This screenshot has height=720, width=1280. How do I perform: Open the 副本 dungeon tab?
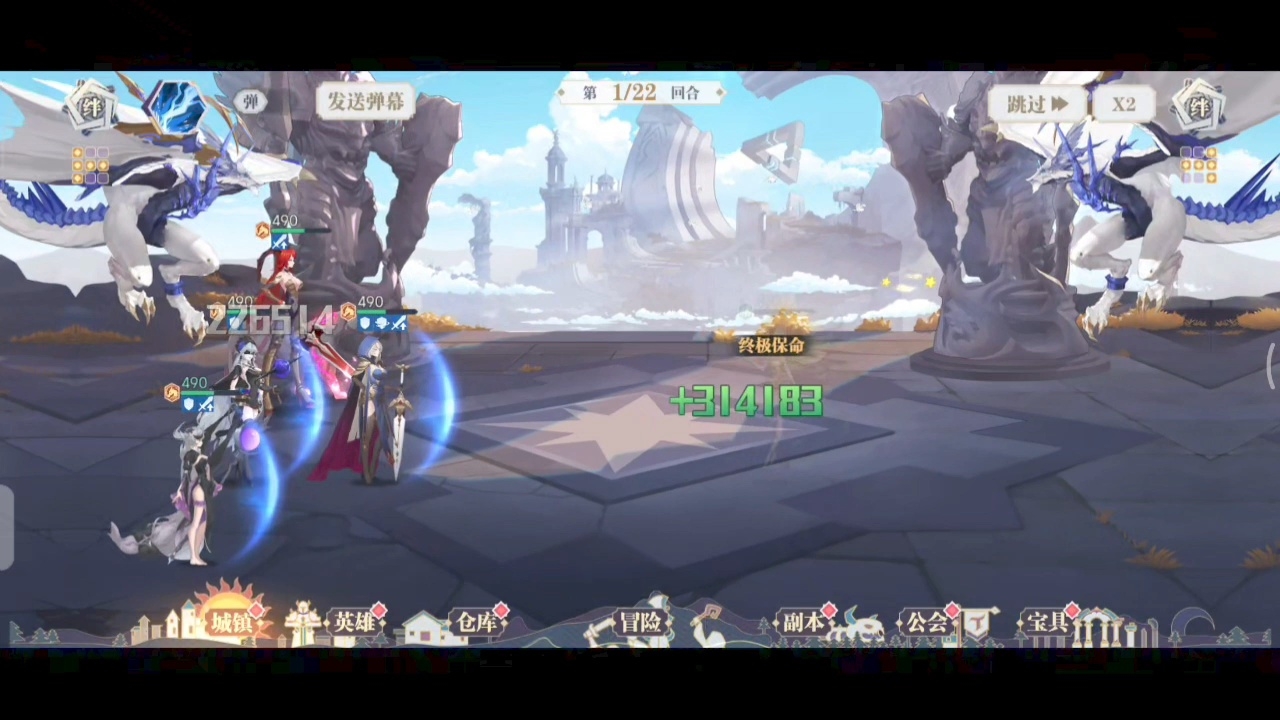pos(803,622)
